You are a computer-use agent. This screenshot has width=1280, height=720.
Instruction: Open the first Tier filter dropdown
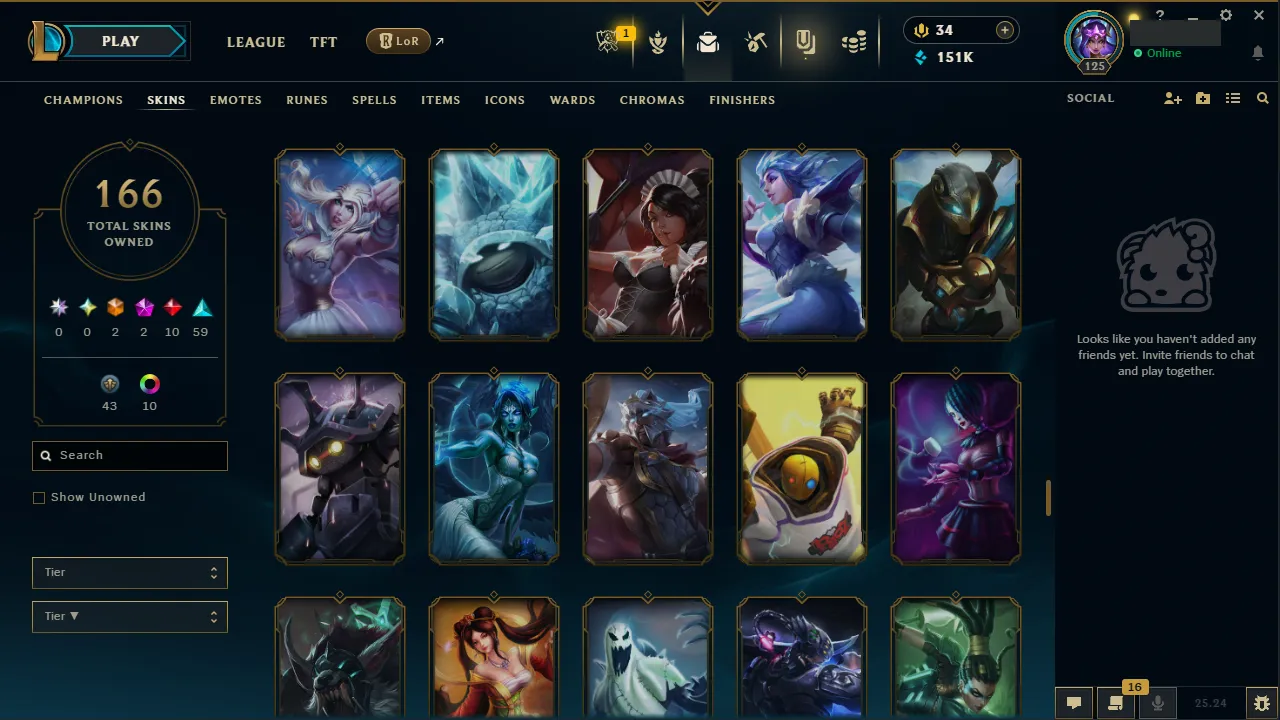[x=129, y=572]
